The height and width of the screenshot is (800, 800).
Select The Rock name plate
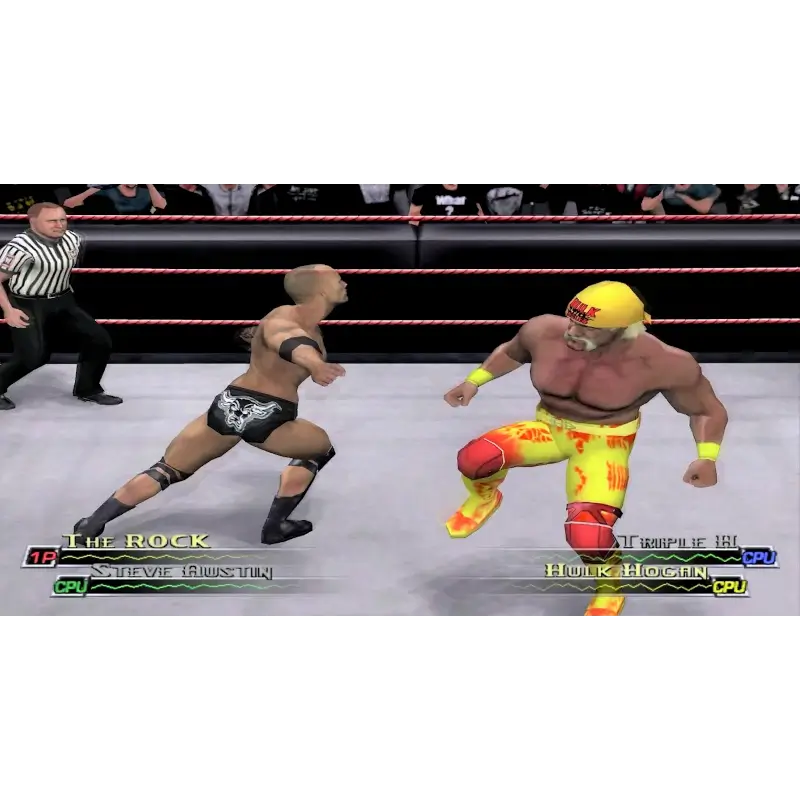point(136,542)
